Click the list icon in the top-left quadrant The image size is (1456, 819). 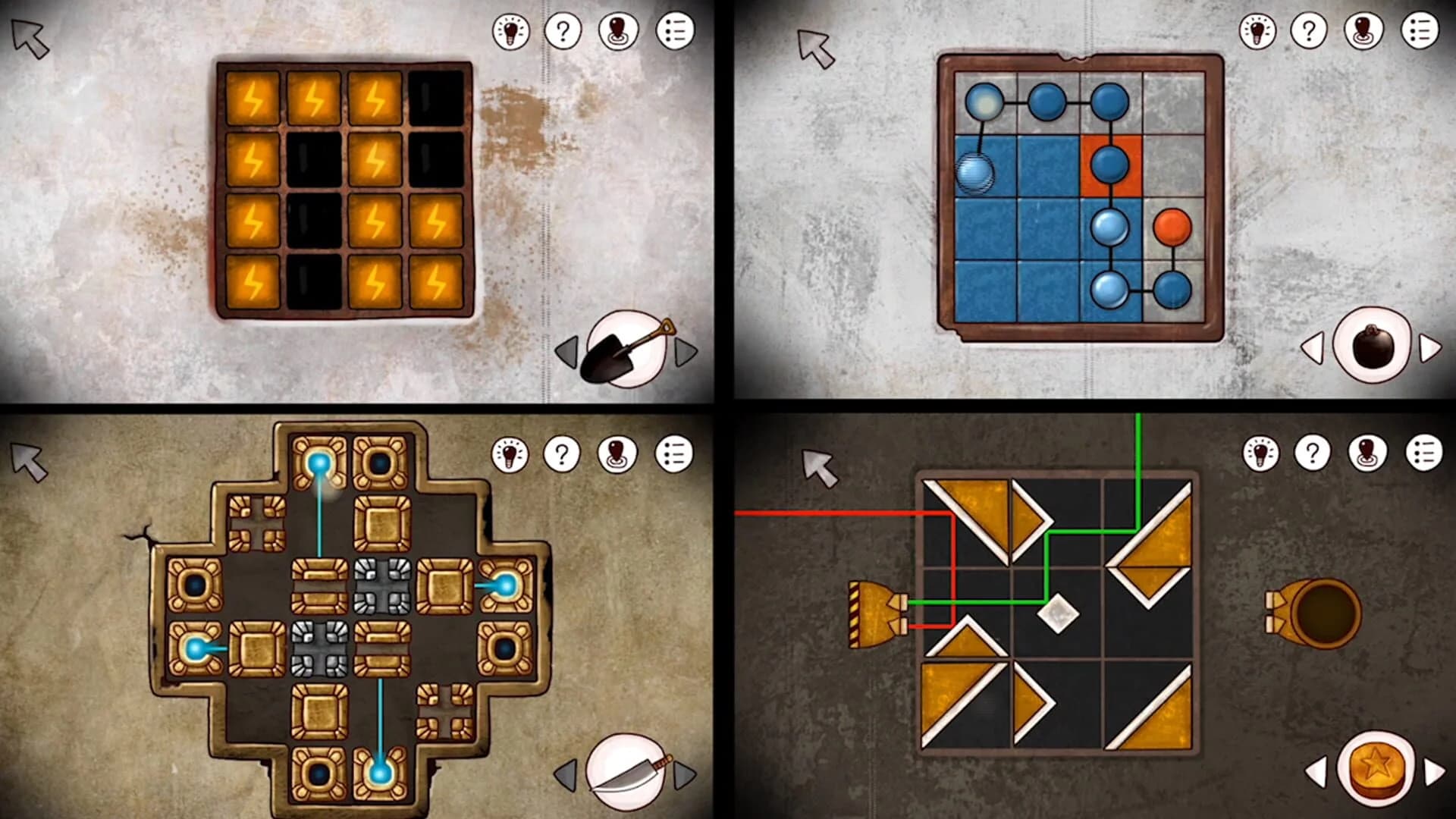pyautogui.click(x=677, y=32)
